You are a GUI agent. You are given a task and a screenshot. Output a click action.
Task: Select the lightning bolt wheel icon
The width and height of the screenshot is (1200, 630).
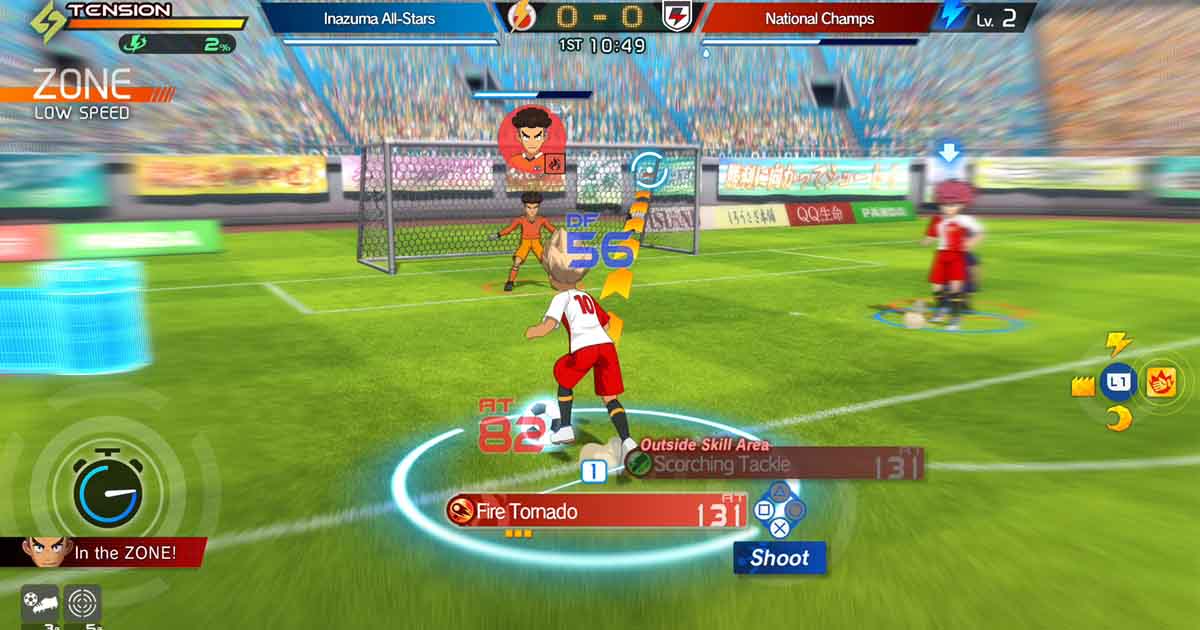1118,344
